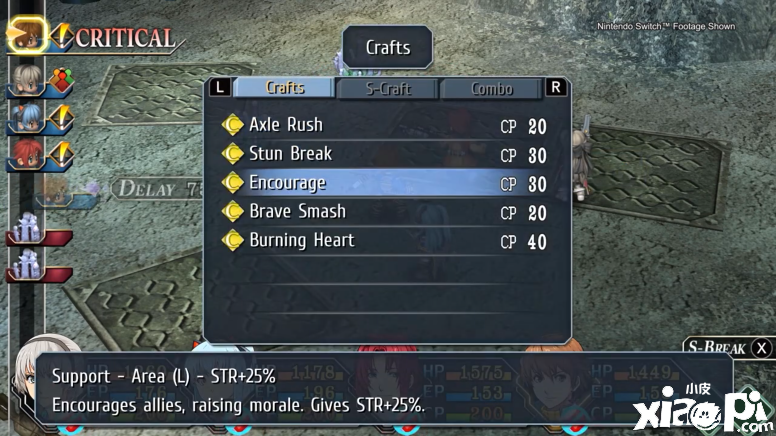
Task: Pick the highlighted Encourage craft
Action: (x=287, y=183)
